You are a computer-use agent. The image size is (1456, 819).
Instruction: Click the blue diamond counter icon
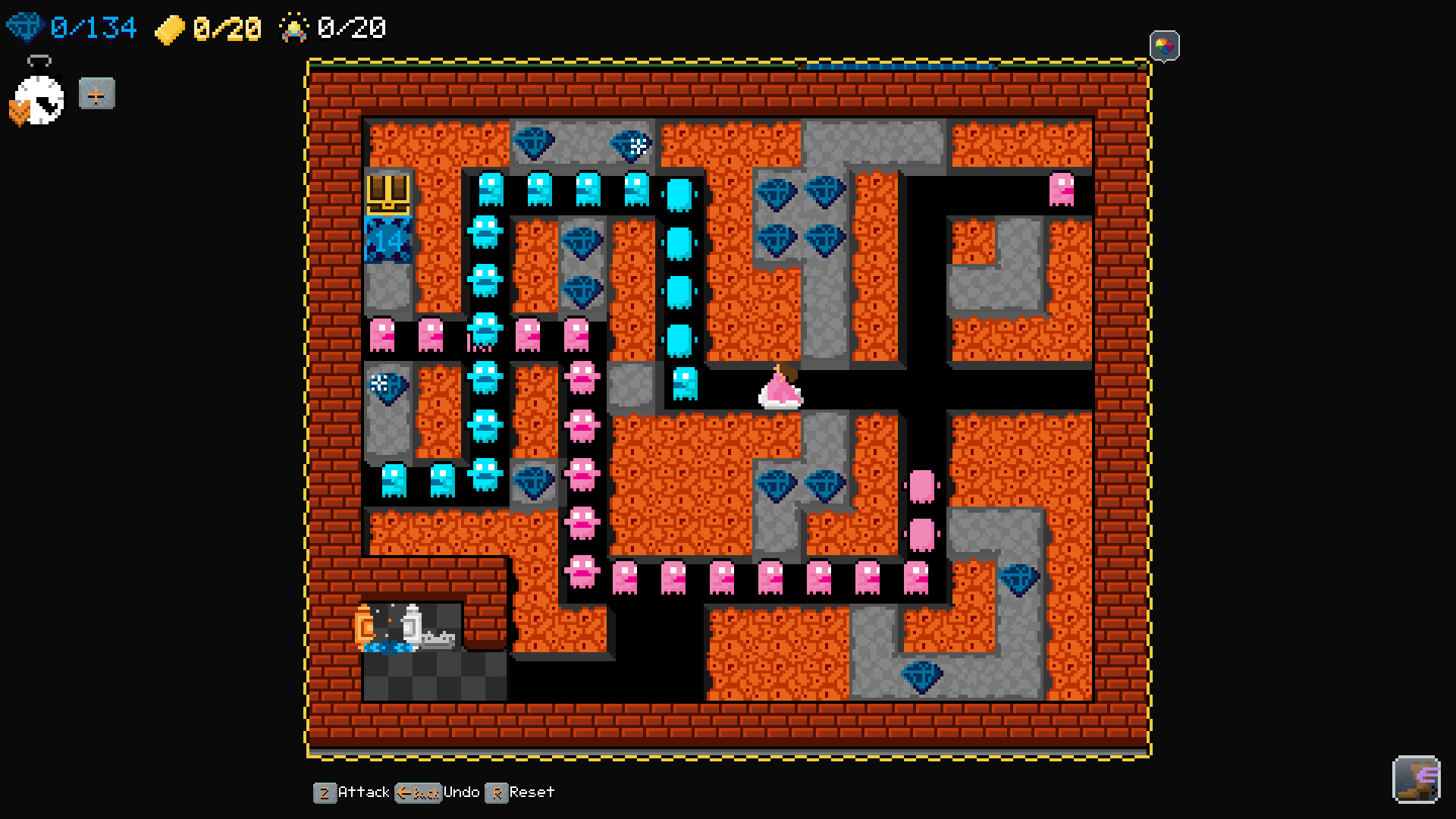[x=26, y=27]
